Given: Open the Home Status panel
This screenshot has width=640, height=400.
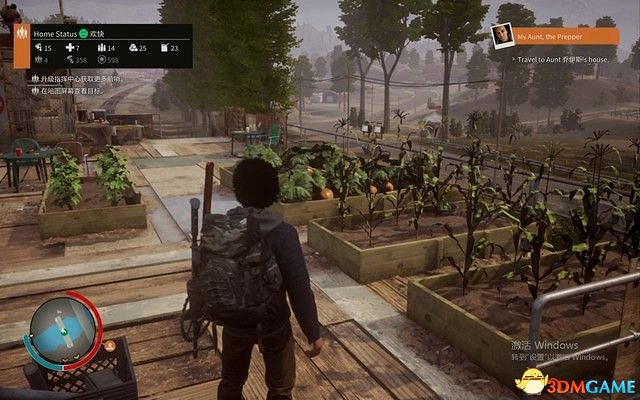Looking at the screenshot, I should point(55,33).
